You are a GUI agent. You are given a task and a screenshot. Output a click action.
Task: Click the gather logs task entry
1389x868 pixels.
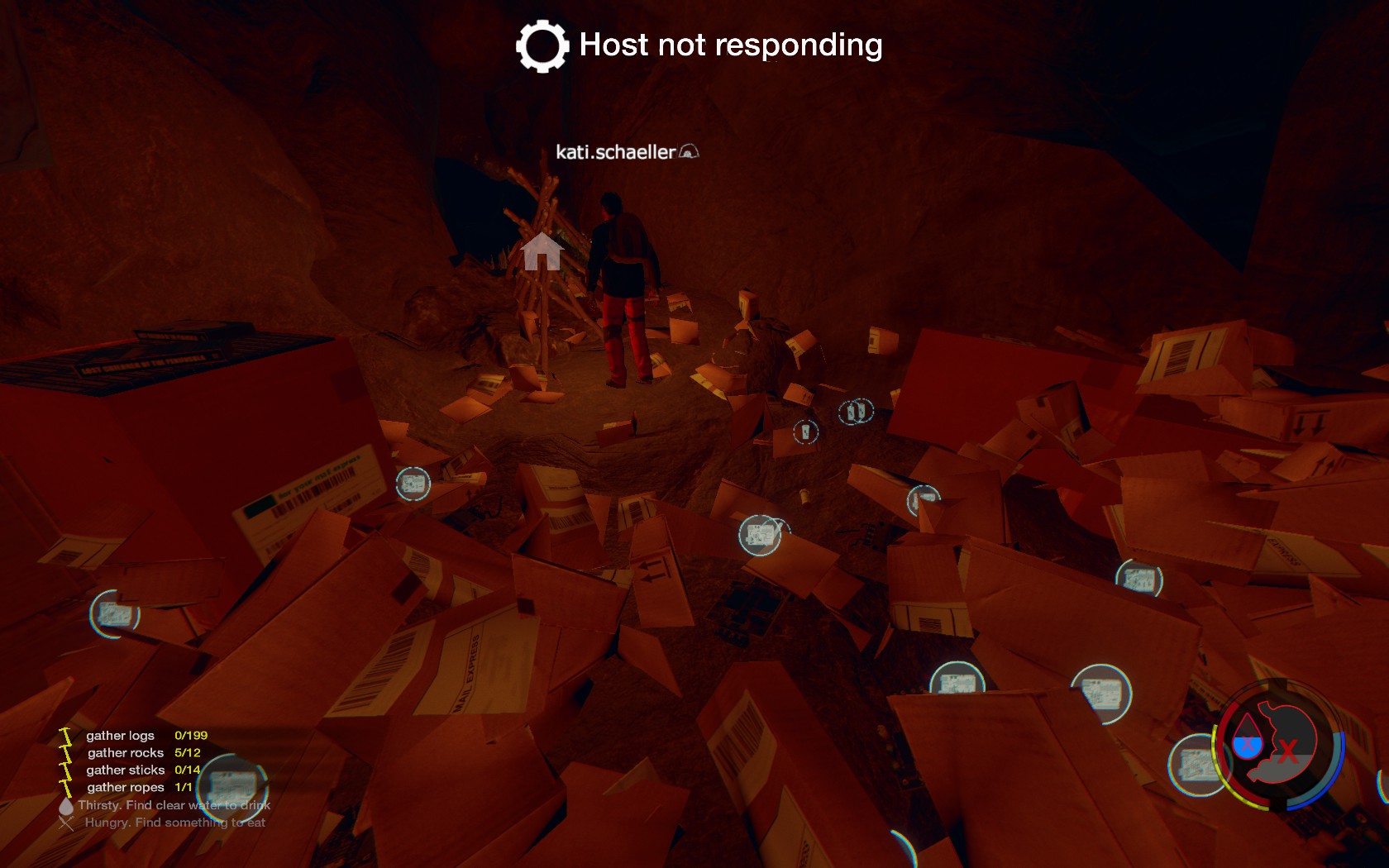(121, 736)
